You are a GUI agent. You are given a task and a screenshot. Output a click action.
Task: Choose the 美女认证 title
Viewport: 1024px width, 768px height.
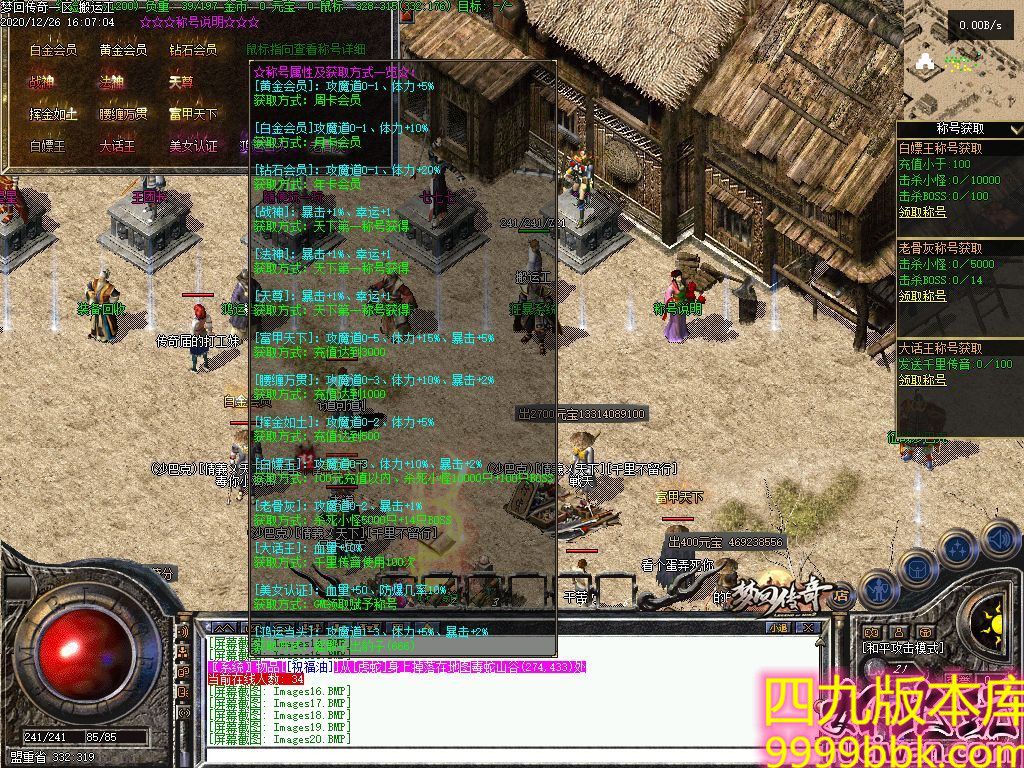[193, 146]
